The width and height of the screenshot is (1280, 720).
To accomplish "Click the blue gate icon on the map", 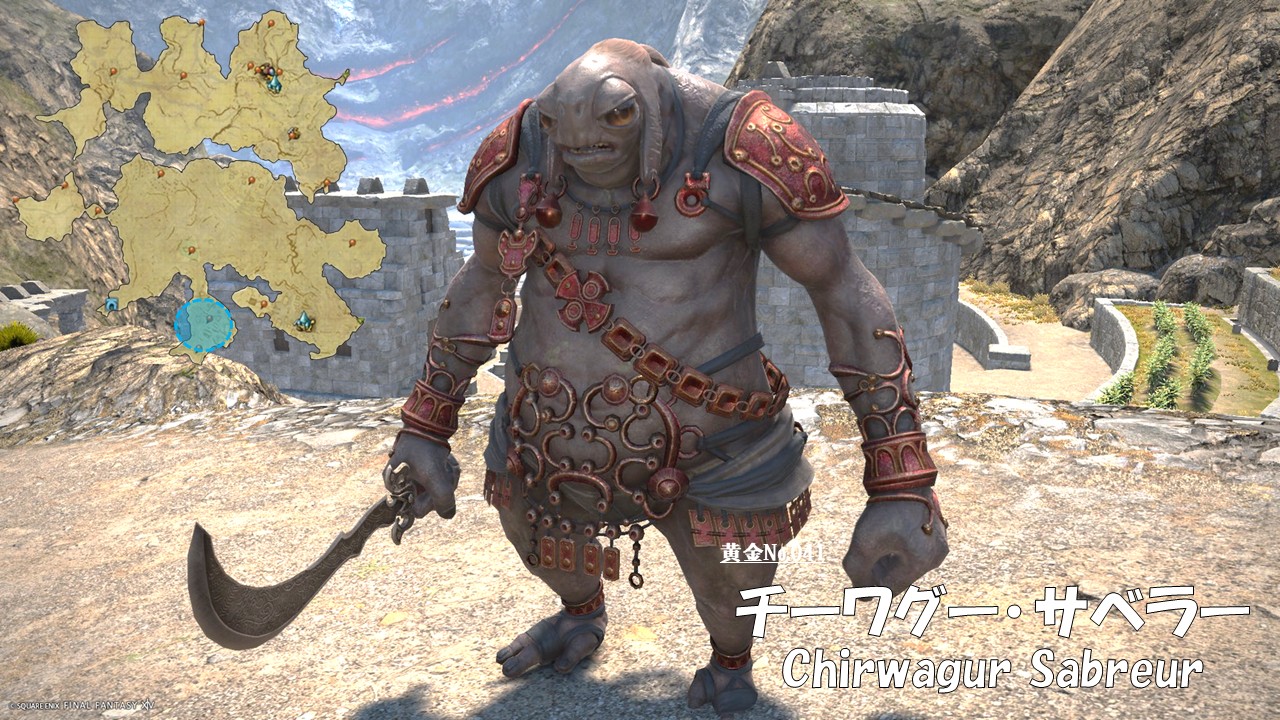I will tap(112, 303).
